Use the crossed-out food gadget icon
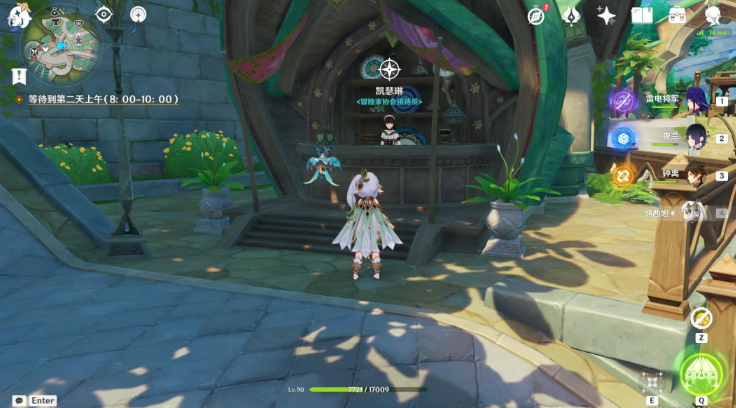Viewport: 736px width, 408px height. [700, 318]
